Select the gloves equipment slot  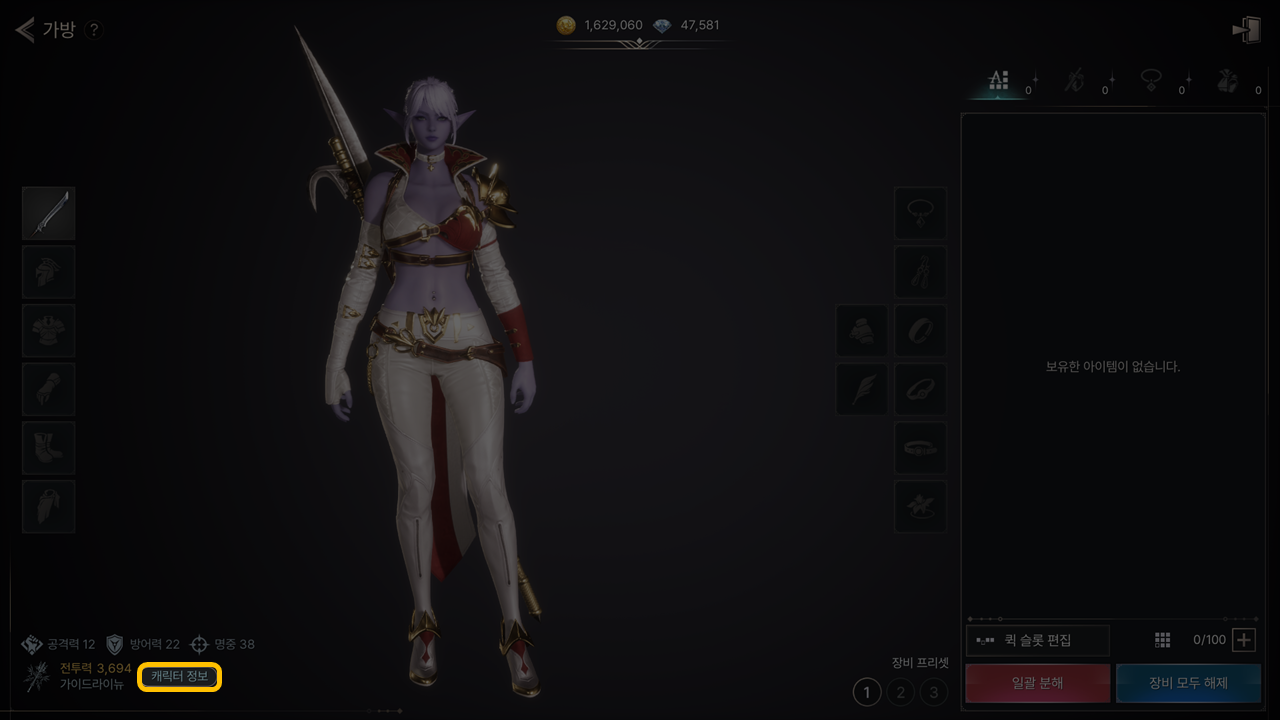49,389
